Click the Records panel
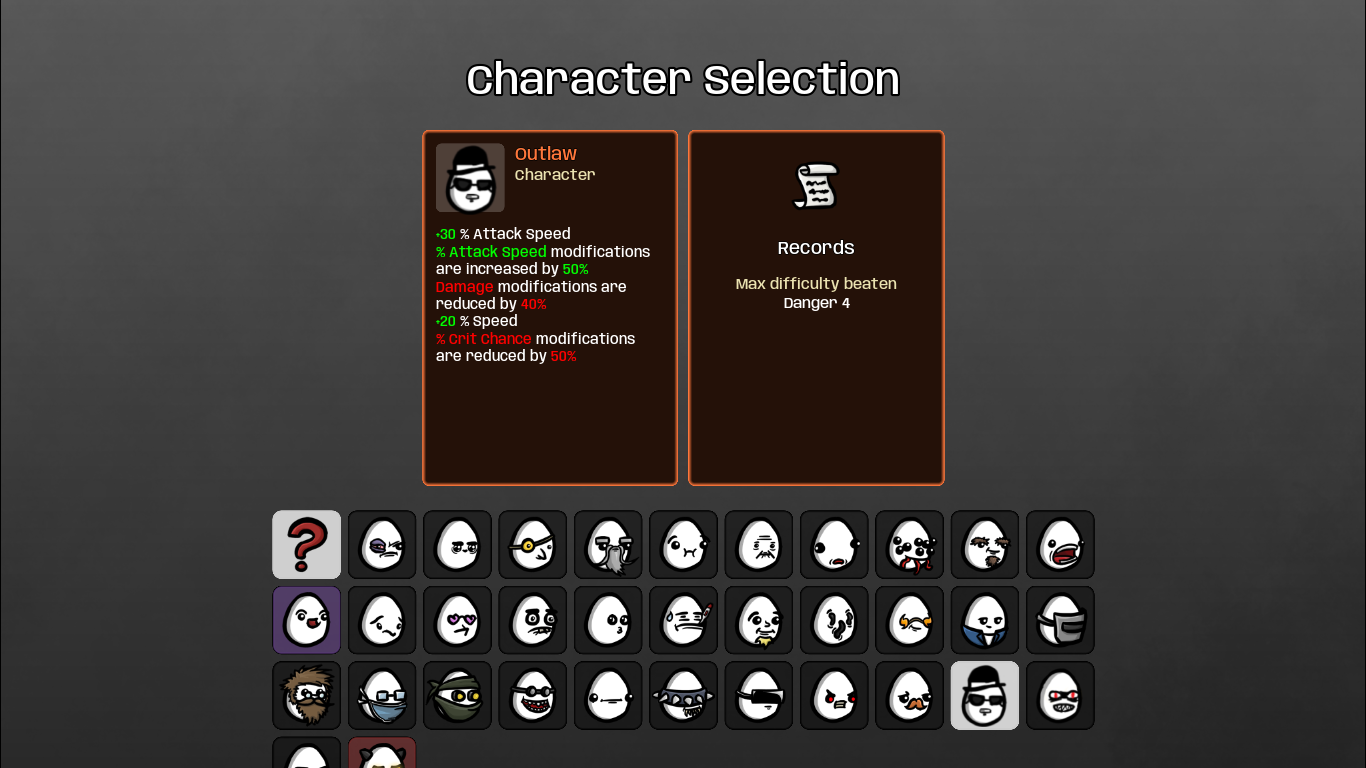Image resolution: width=1366 pixels, height=768 pixels. coord(815,307)
